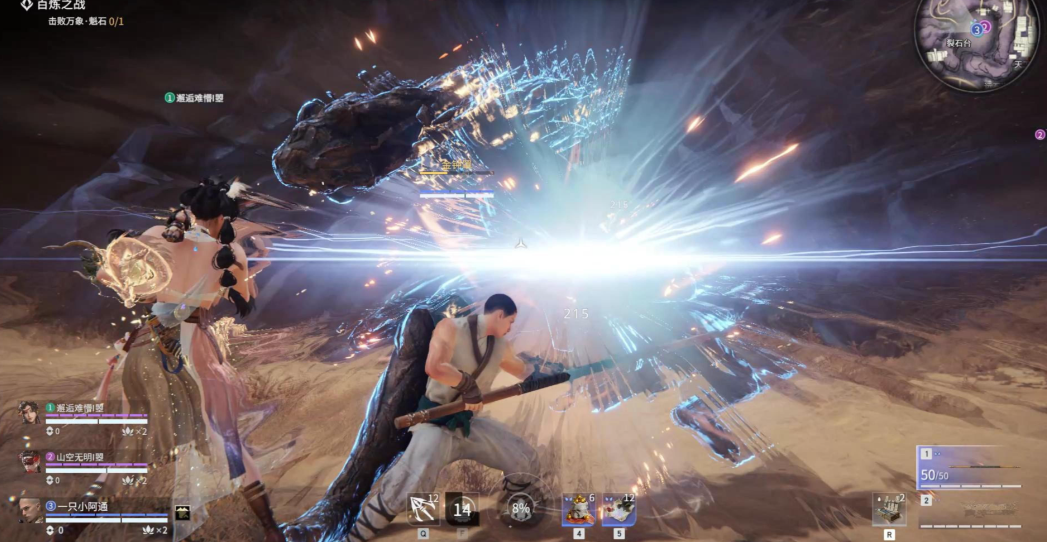Use the skill icon showing cooldown 14

tap(461, 509)
